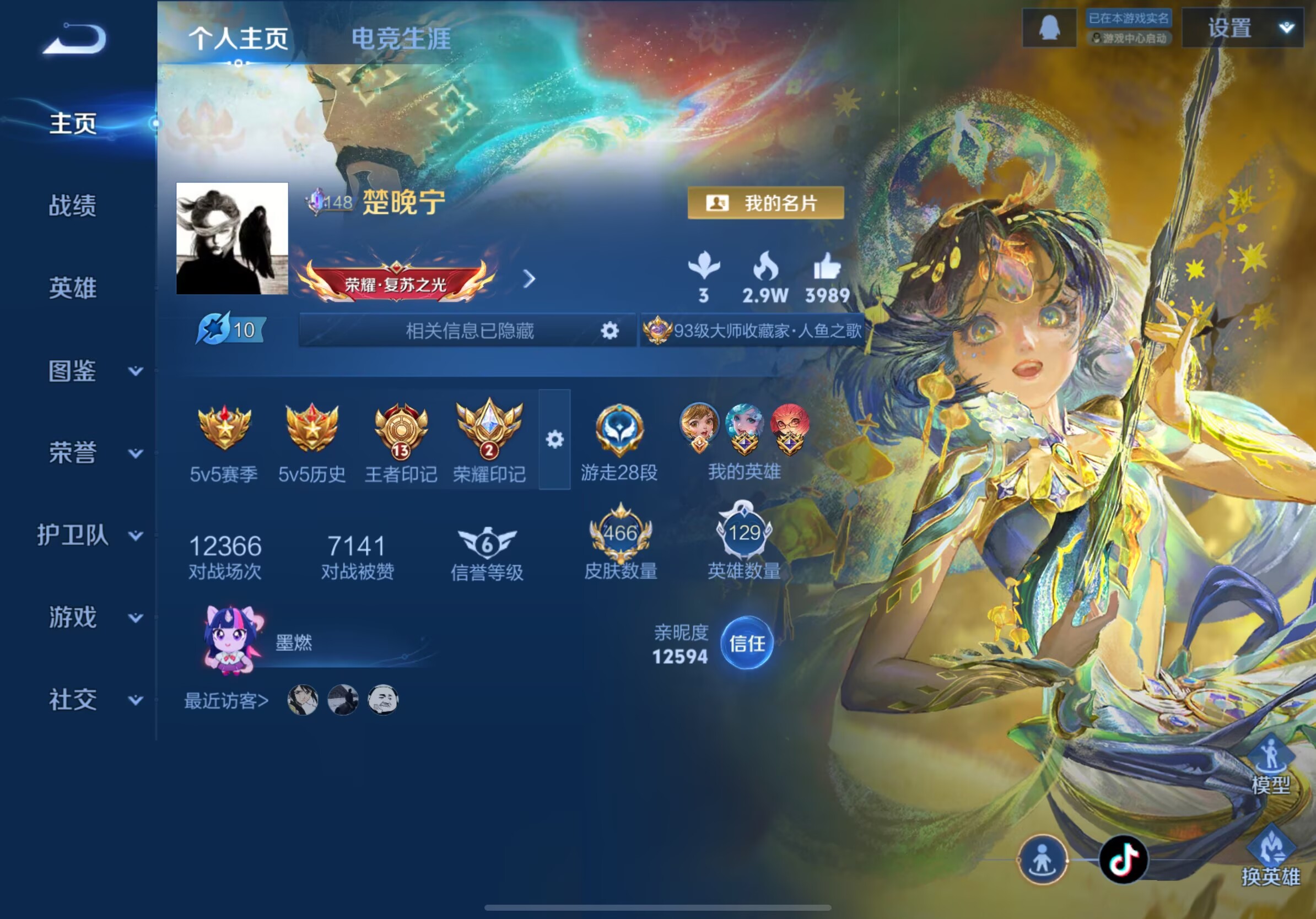The image size is (1316, 919).
Task: Switch to the 电竞生涯 tab
Action: [401, 39]
